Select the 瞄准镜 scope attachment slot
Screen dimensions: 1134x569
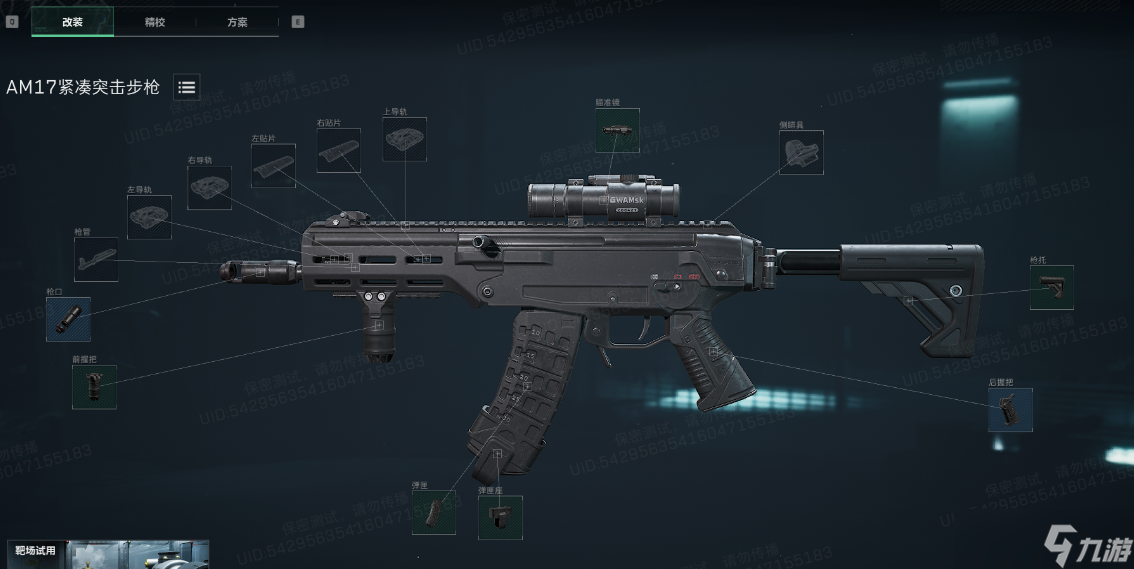tap(617, 130)
